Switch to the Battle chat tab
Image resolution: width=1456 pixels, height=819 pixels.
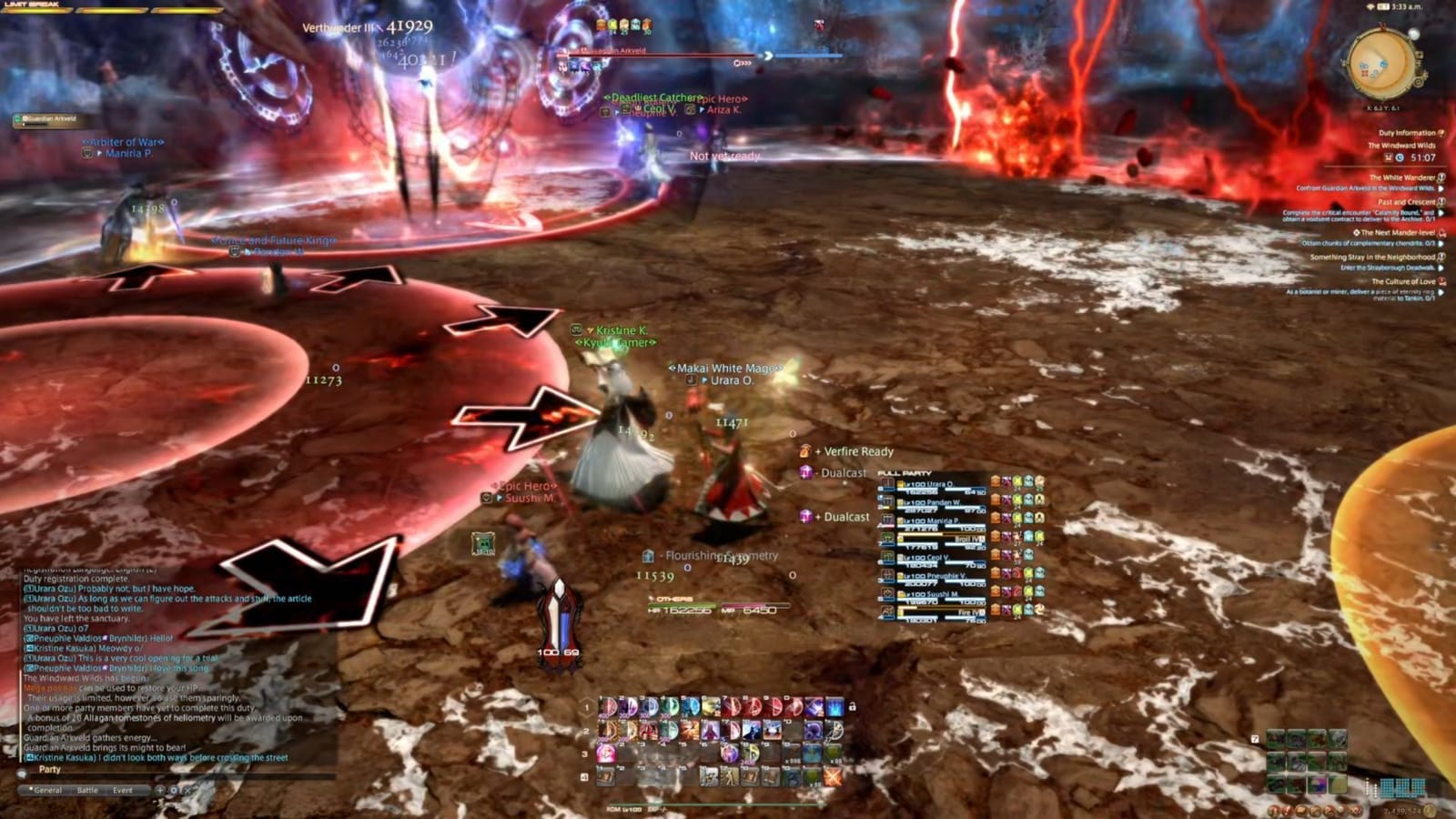click(x=88, y=790)
